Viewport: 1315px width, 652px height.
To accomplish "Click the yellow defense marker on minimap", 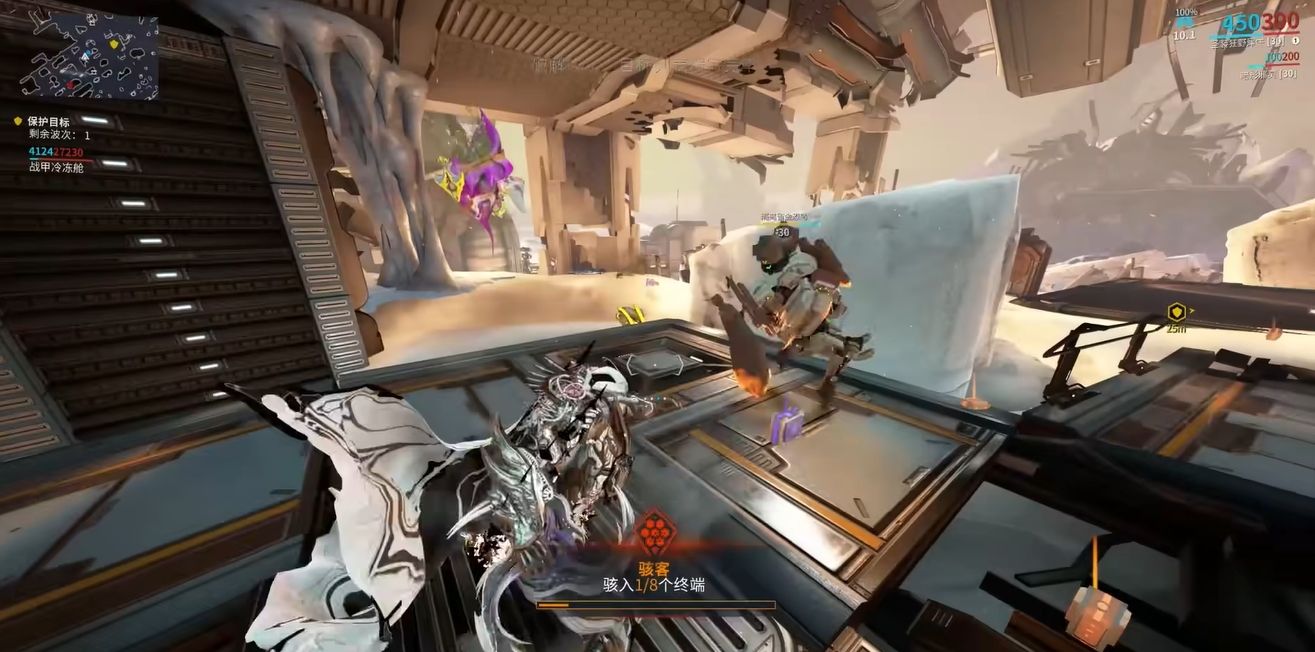I will (x=114, y=46).
